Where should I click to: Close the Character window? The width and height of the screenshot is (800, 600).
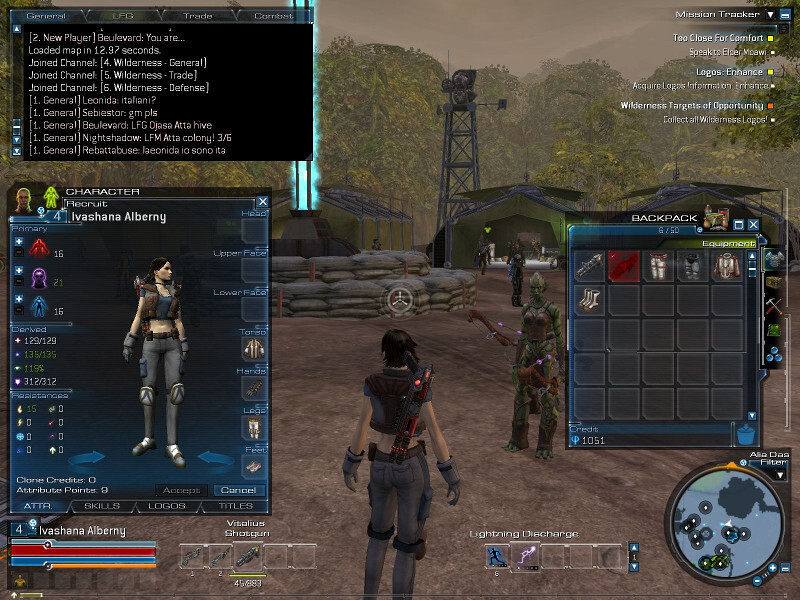click(x=263, y=201)
